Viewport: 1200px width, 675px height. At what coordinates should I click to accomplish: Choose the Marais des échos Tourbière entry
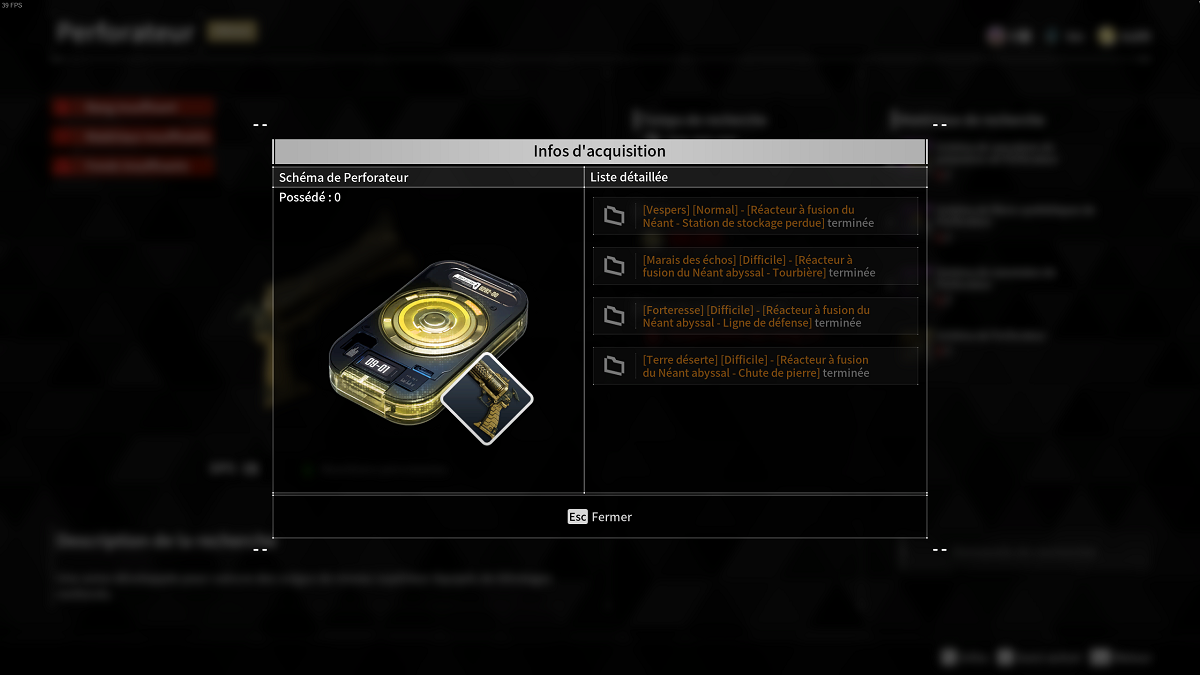coord(755,266)
